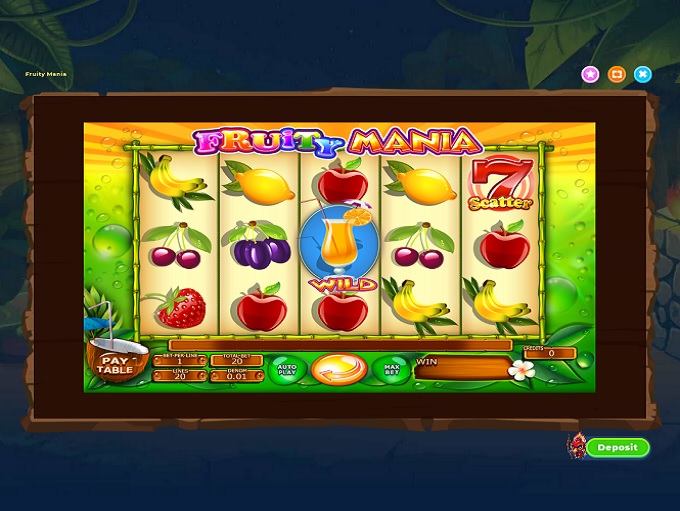Favorite the game with the pink star
The width and height of the screenshot is (680, 511).
pyautogui.click(x=590, y=74)
